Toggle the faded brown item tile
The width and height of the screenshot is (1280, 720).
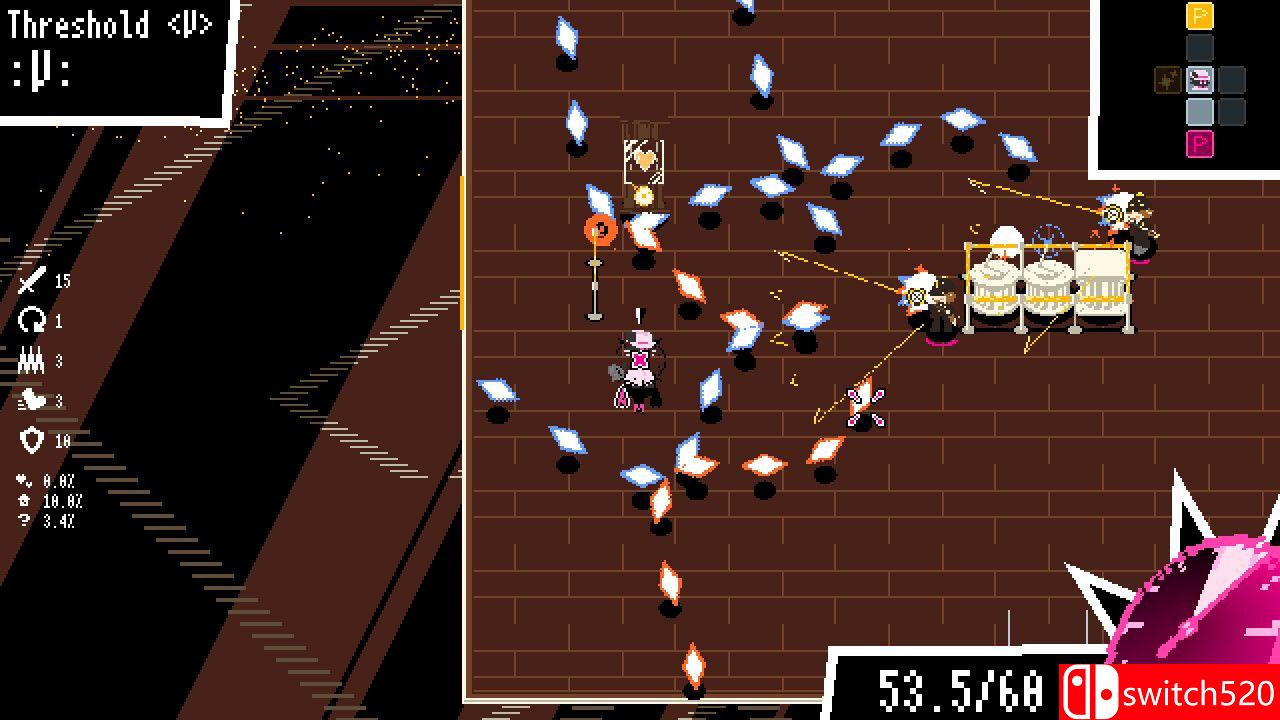point(1168,80)
